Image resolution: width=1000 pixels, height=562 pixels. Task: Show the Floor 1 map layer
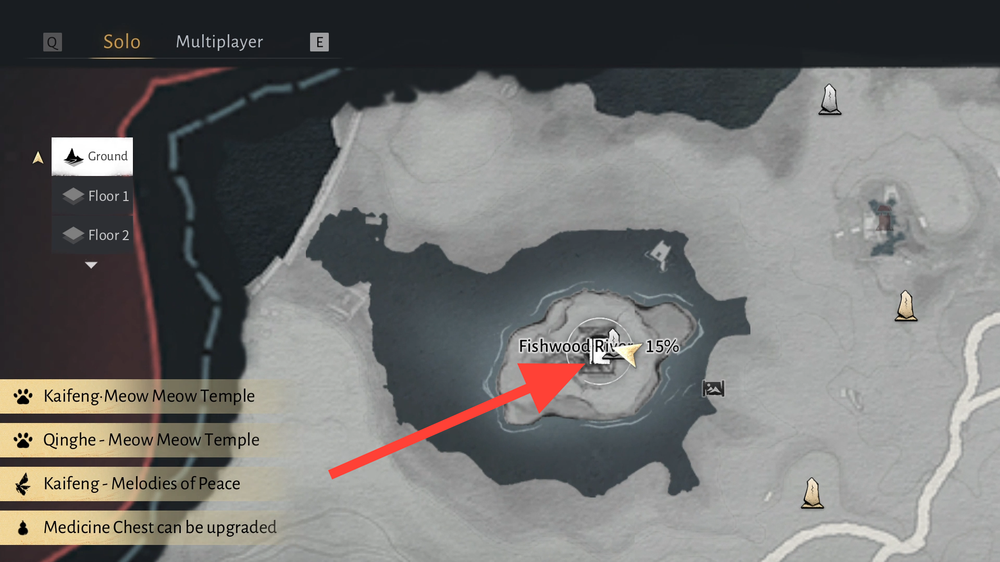click(x=94, y=196)
